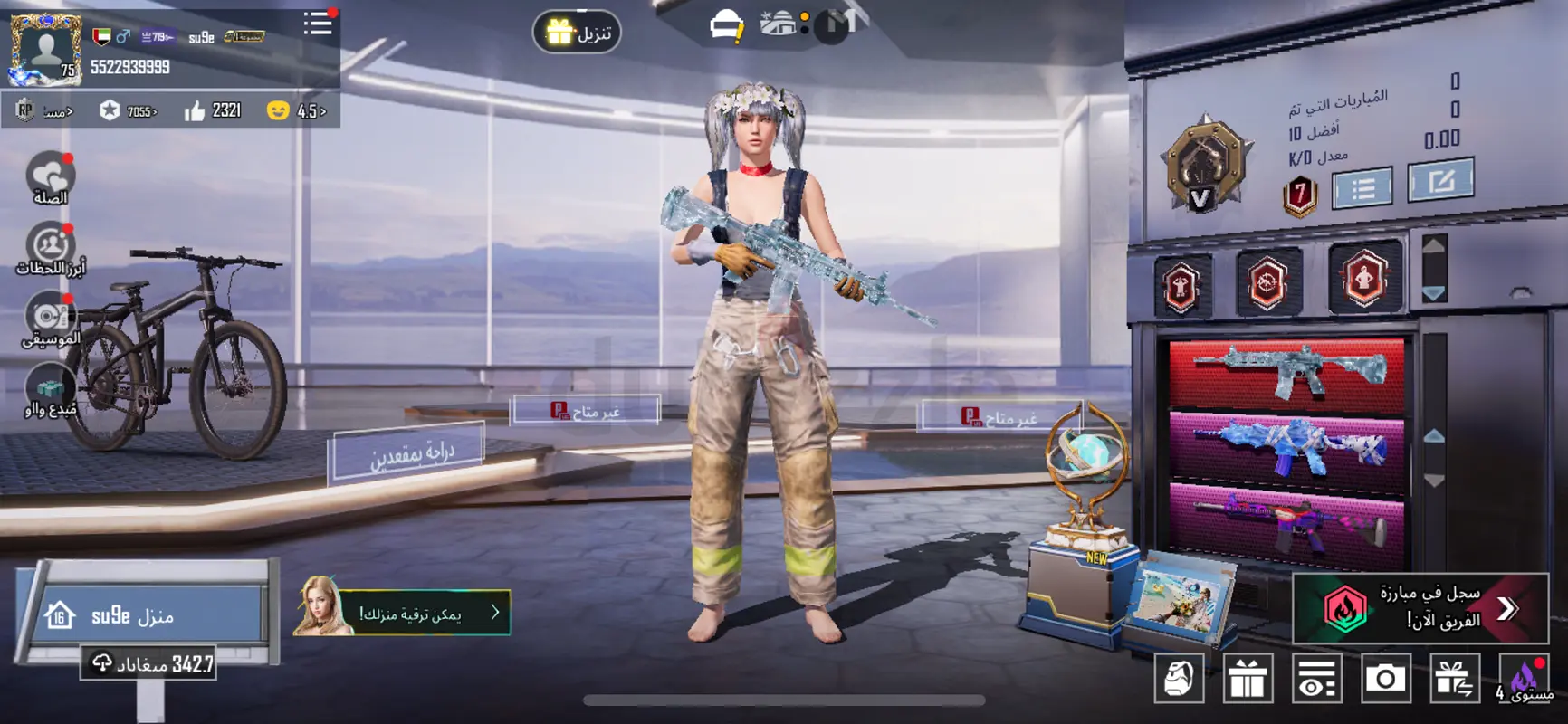Click the edit pencil button in stats panel

pos(1440,182)
